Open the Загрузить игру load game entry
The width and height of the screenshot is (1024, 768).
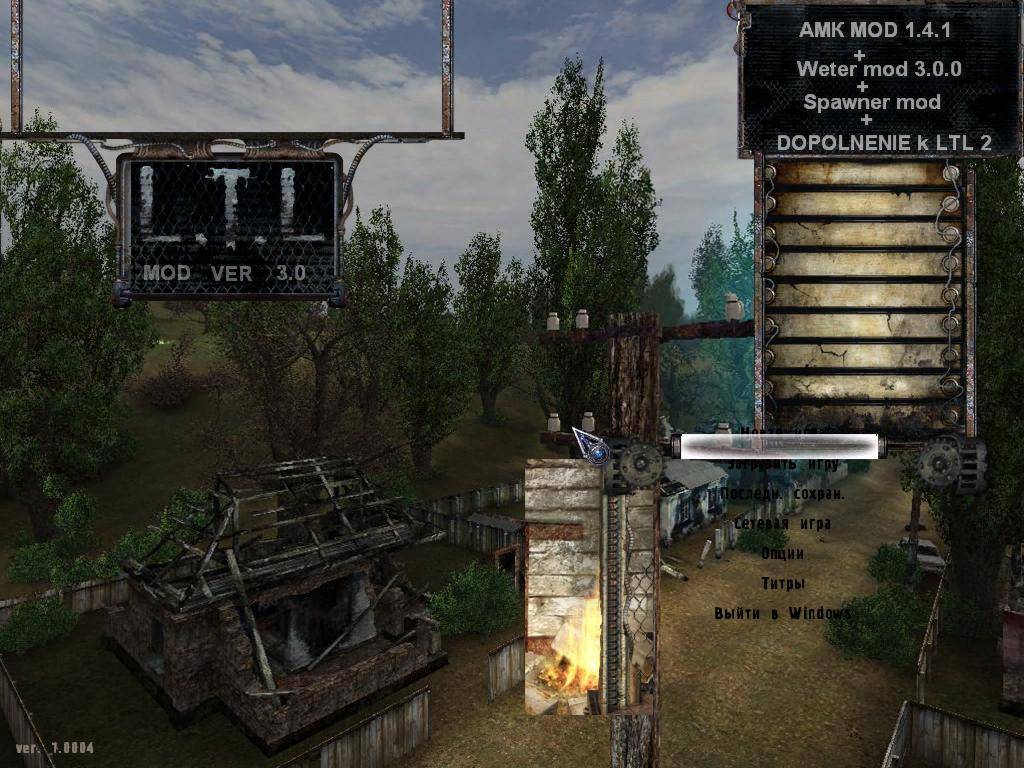click(781, 464)
